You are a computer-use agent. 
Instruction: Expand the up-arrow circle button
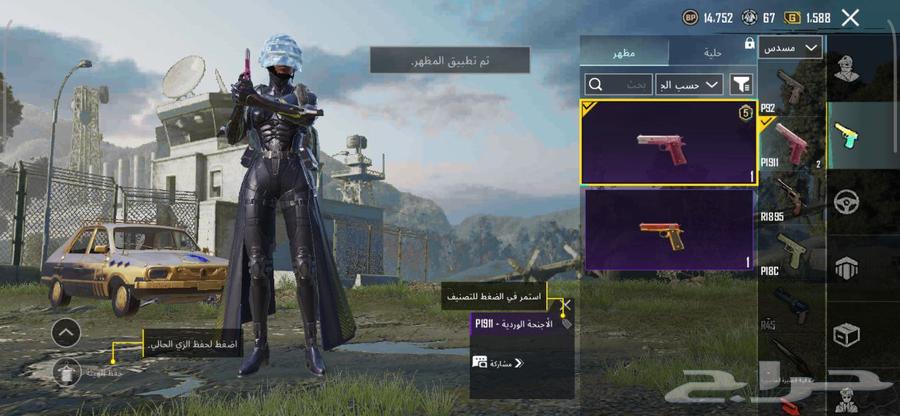point(64,332)
